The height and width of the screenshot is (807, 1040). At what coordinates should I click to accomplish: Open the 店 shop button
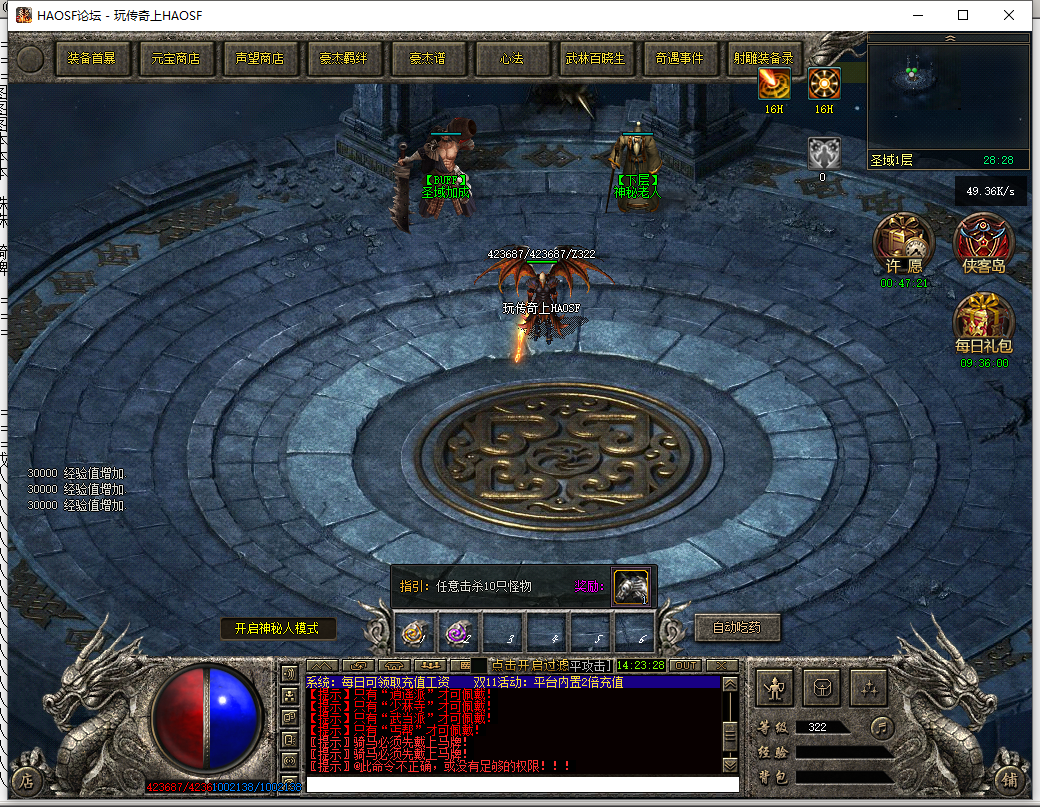pyautogui.click(x=27, y=781)
